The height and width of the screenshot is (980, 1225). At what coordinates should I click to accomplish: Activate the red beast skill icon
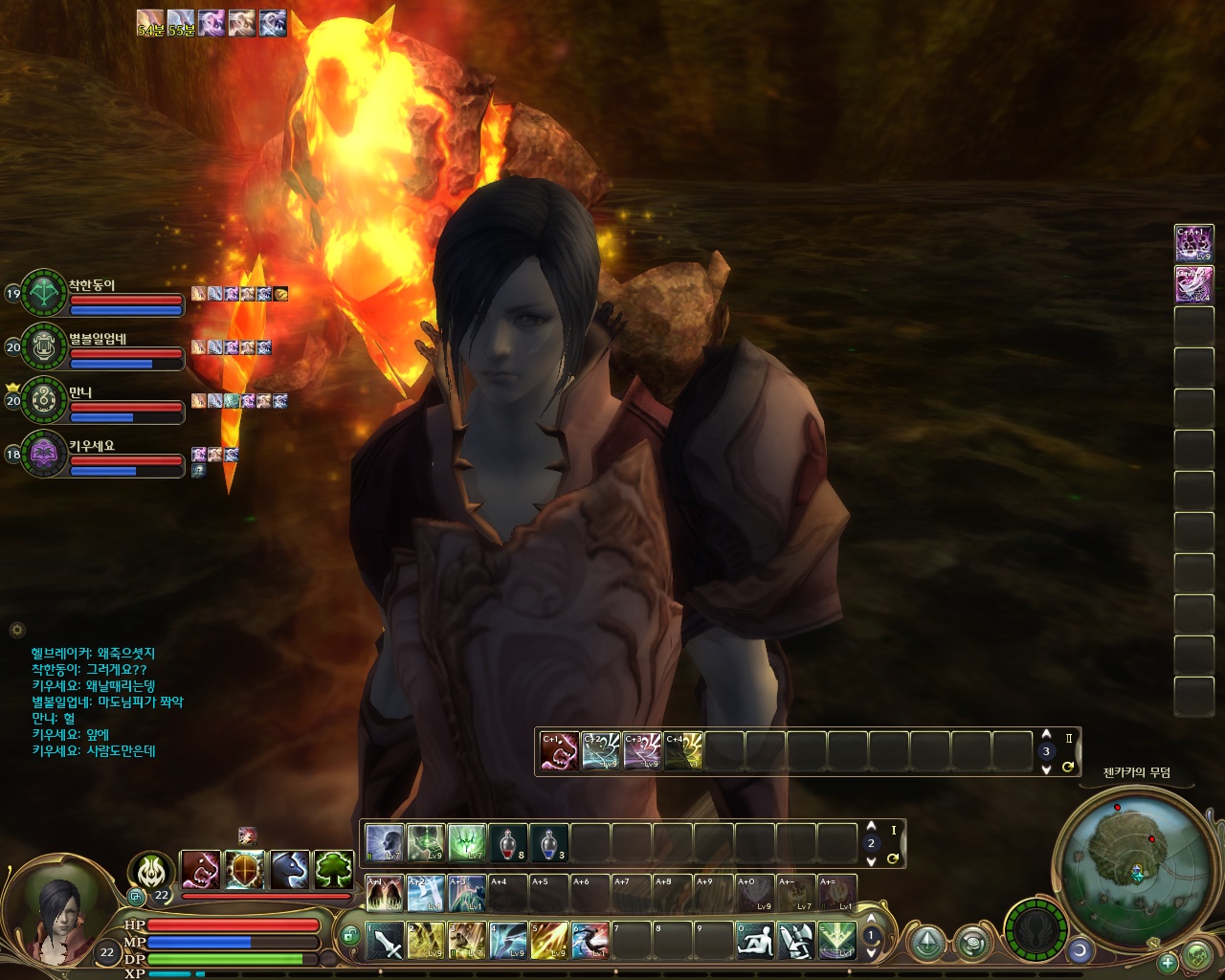click(x=201, y=870)
